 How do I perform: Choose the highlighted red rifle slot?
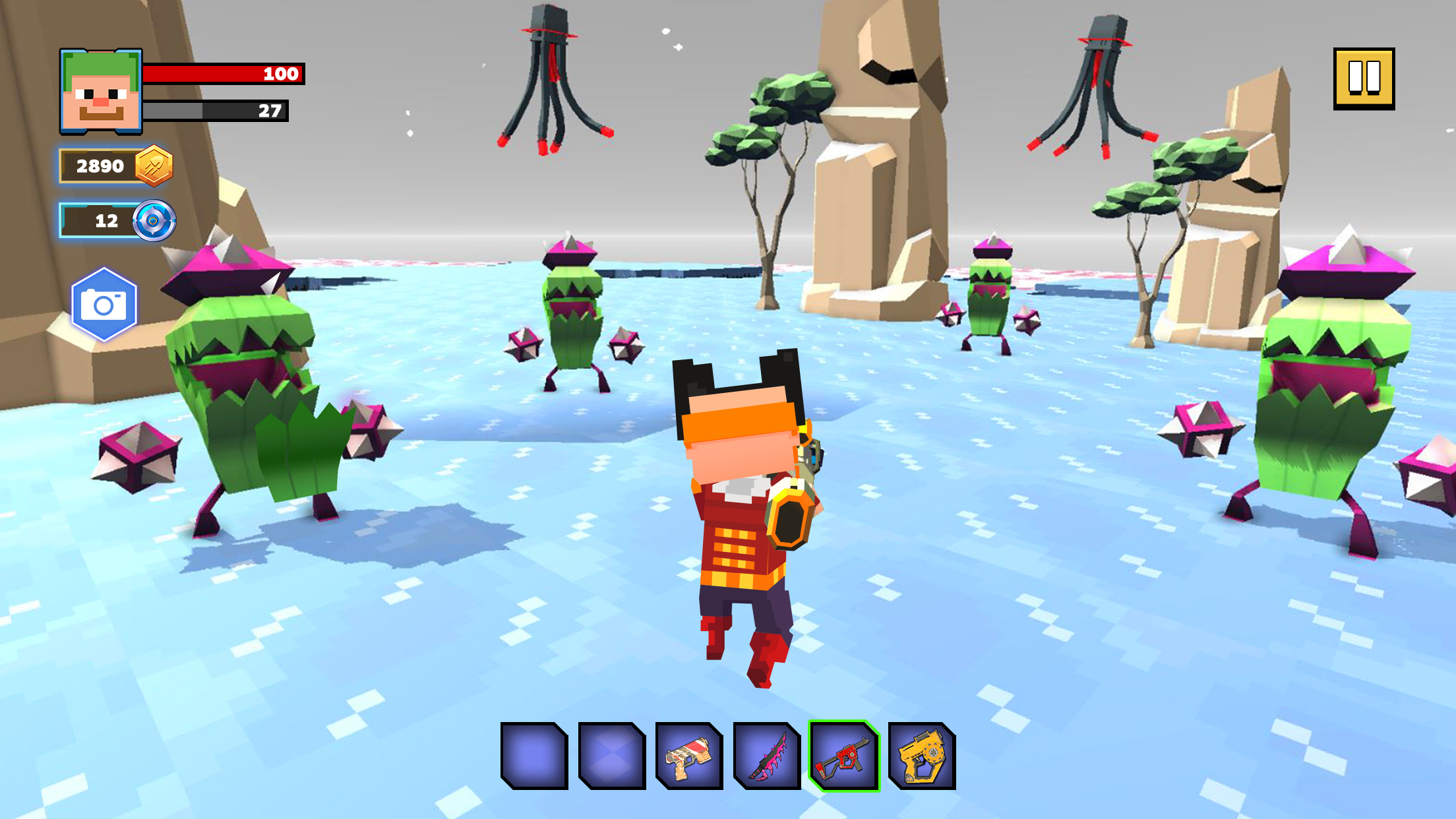pyautogui.click(x=844, y=756)
